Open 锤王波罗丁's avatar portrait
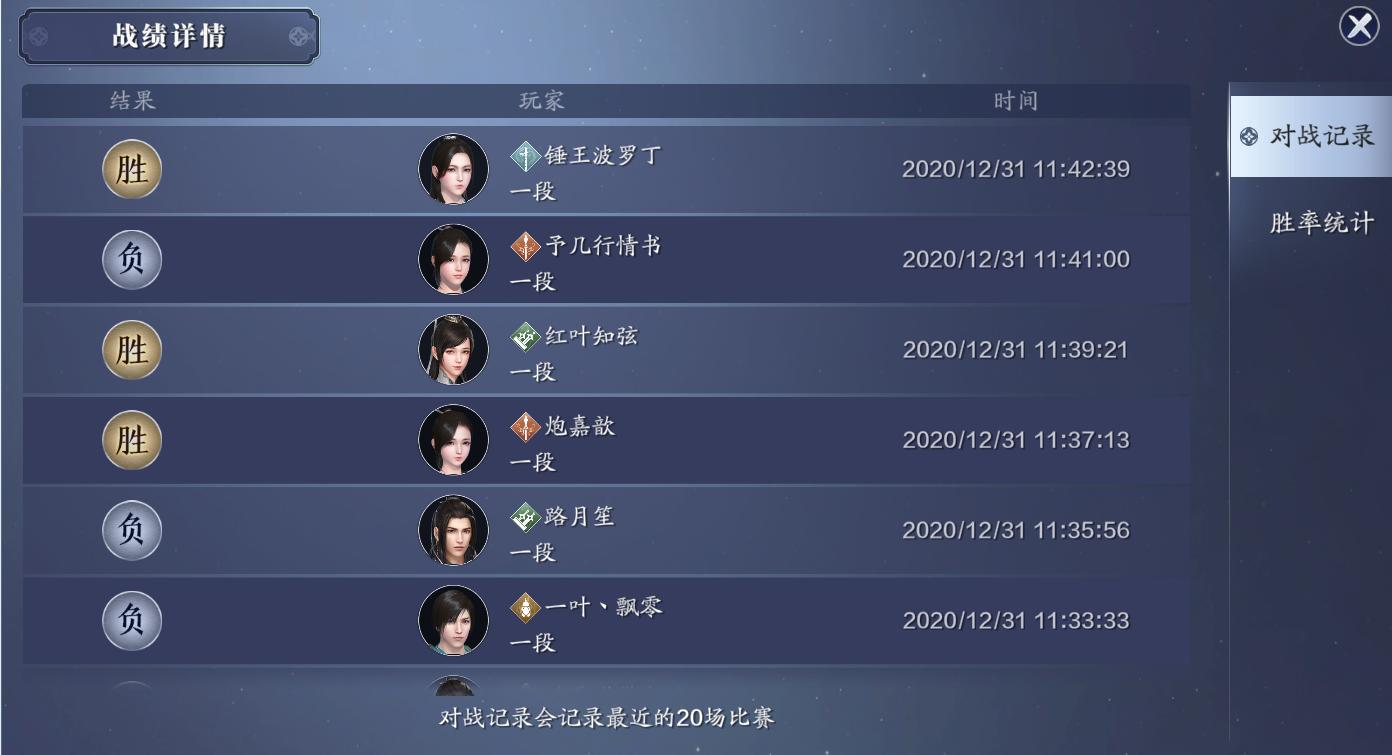The height and width of the screenshot is (755, 1392). [x=453, y=168]
